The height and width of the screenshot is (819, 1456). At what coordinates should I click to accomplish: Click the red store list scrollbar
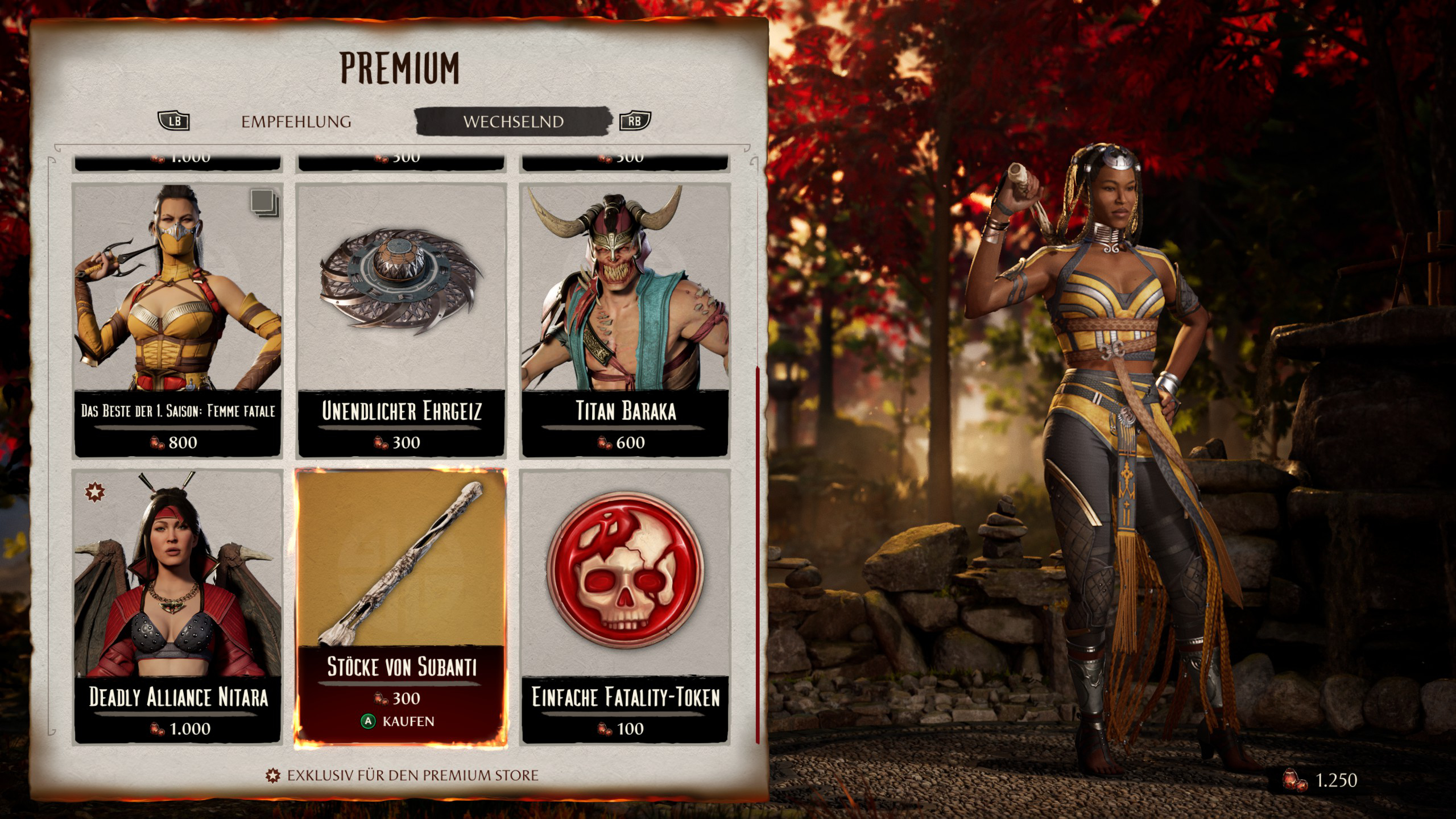(x=757, y=555)
